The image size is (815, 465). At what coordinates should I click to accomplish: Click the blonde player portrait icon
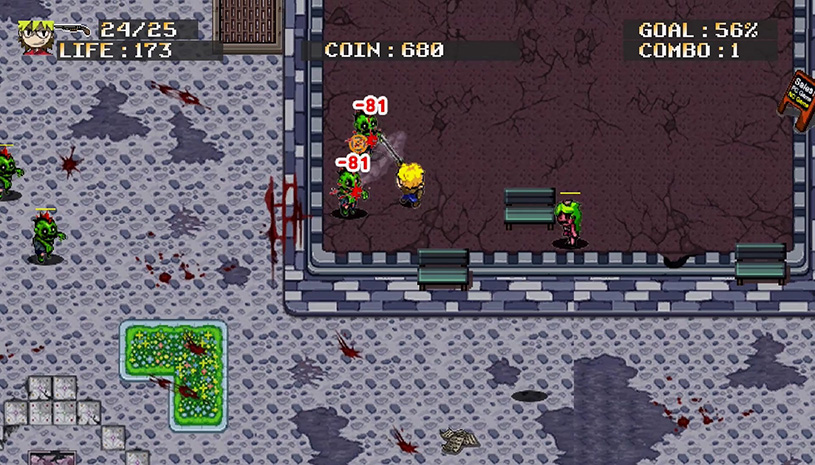35,37
